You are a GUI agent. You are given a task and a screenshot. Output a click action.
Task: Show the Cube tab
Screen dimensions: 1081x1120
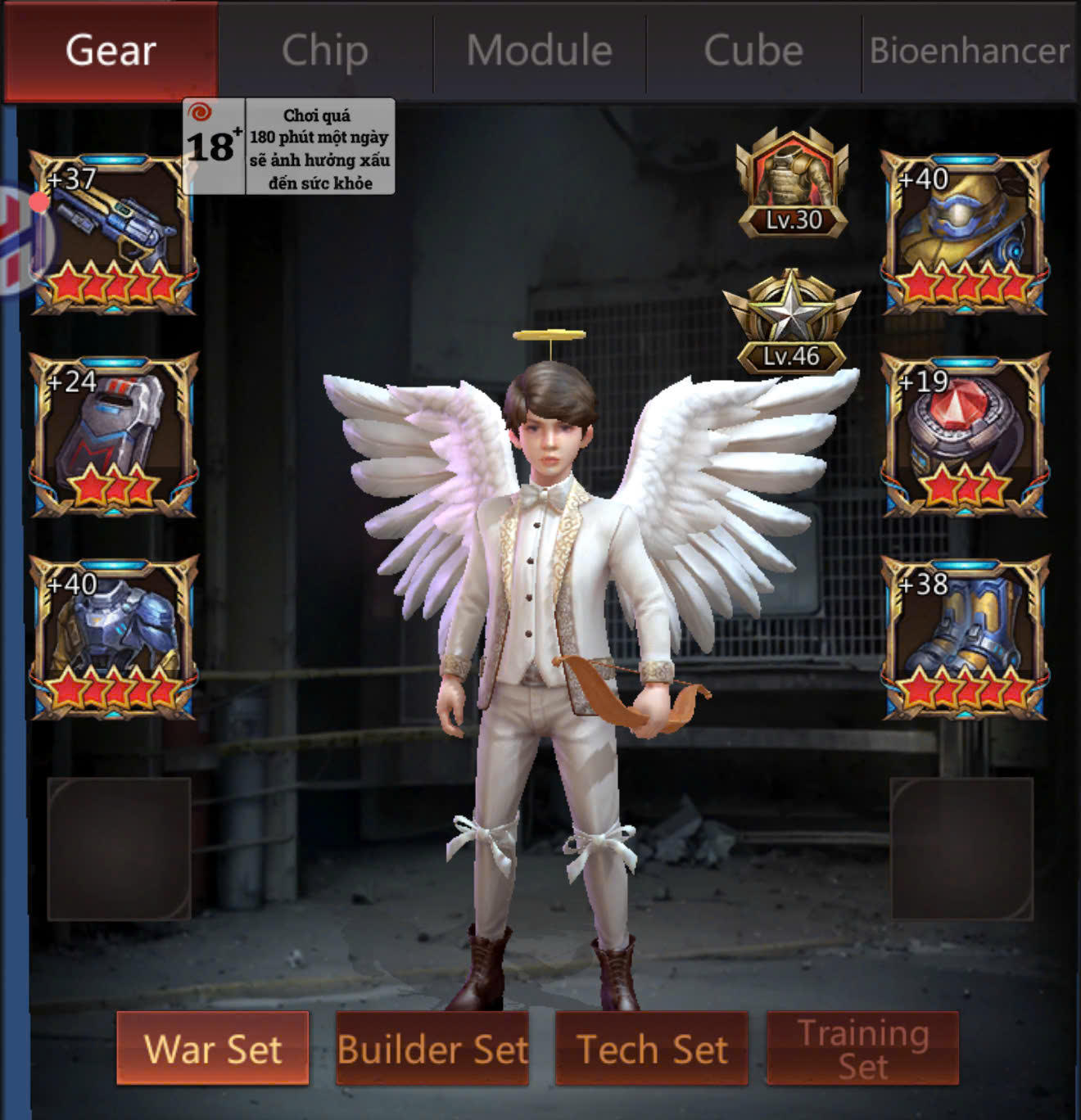(x=753, y=51)
